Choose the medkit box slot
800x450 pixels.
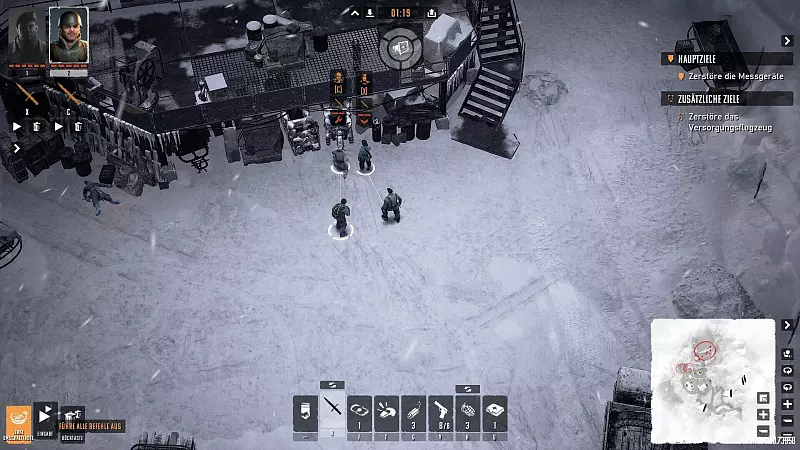pyautogui.click(x=494, y=412)
